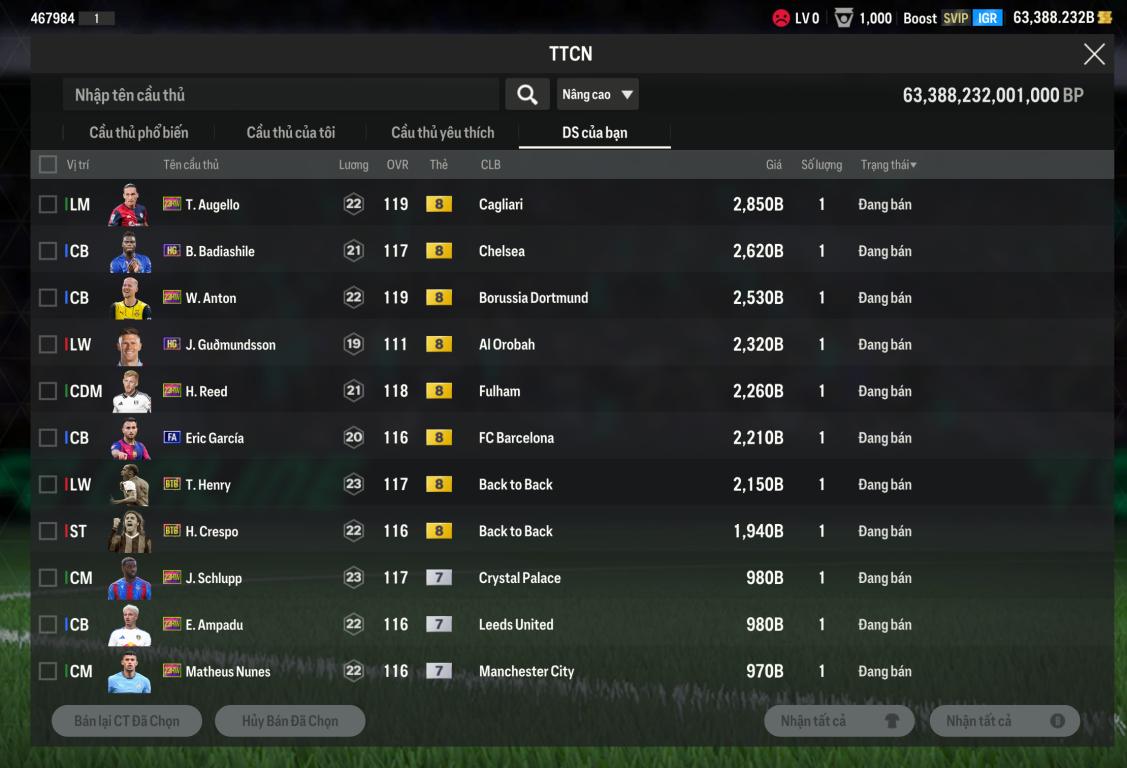Show the Cầu thủ yêu thích tab
1127x768 pixels.
[442, 132]
